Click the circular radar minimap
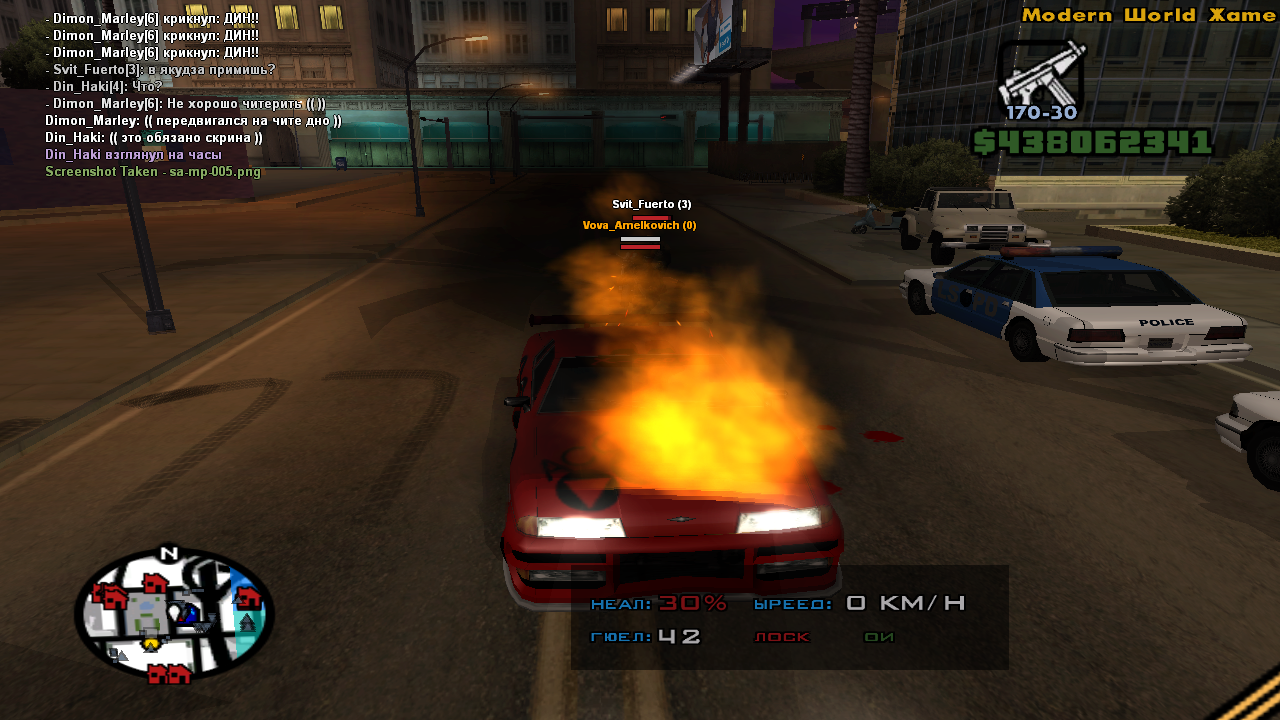Image resolution: width=1280 pixels, height=720 pixels. (x=174, y=614)
